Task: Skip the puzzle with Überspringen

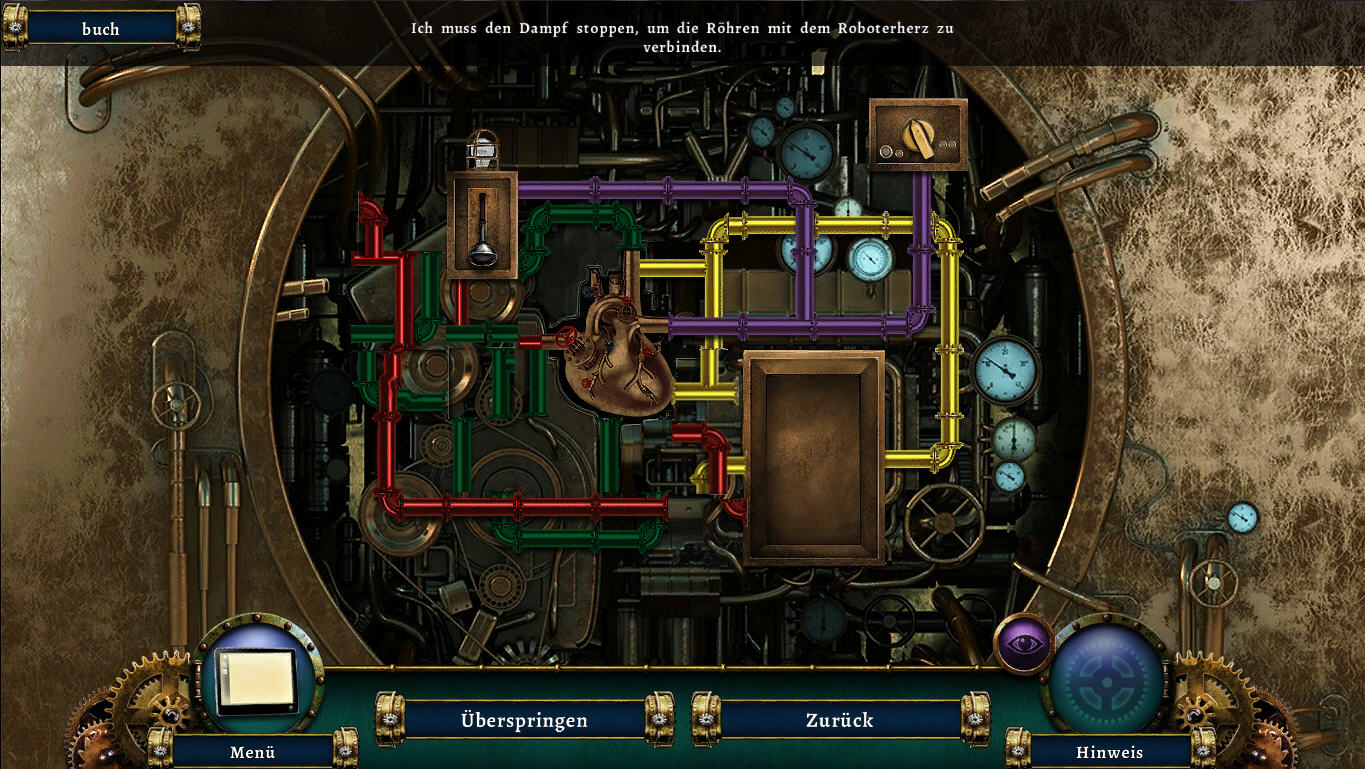Action: (x=524, y=720)
